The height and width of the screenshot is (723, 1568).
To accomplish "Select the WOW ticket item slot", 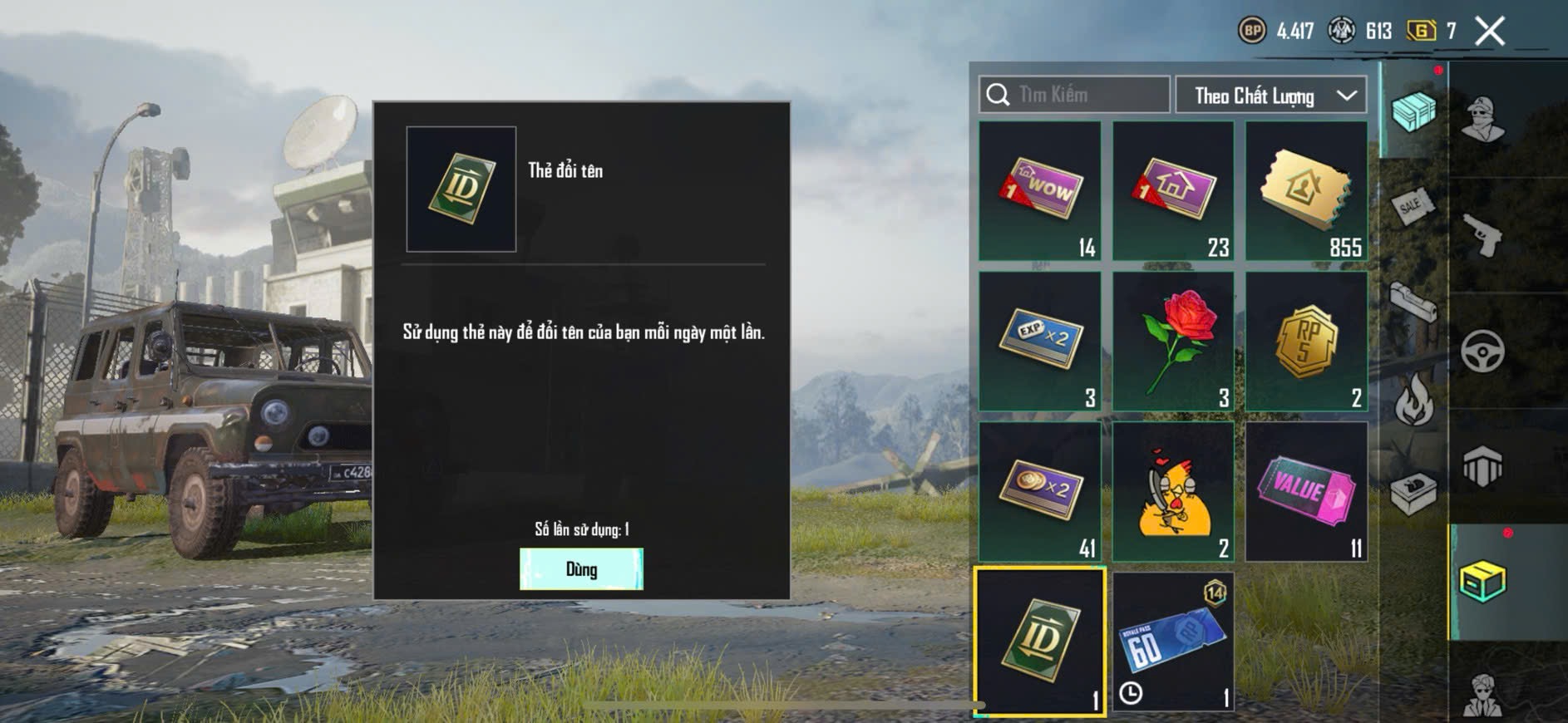I will click(1040, 190).
